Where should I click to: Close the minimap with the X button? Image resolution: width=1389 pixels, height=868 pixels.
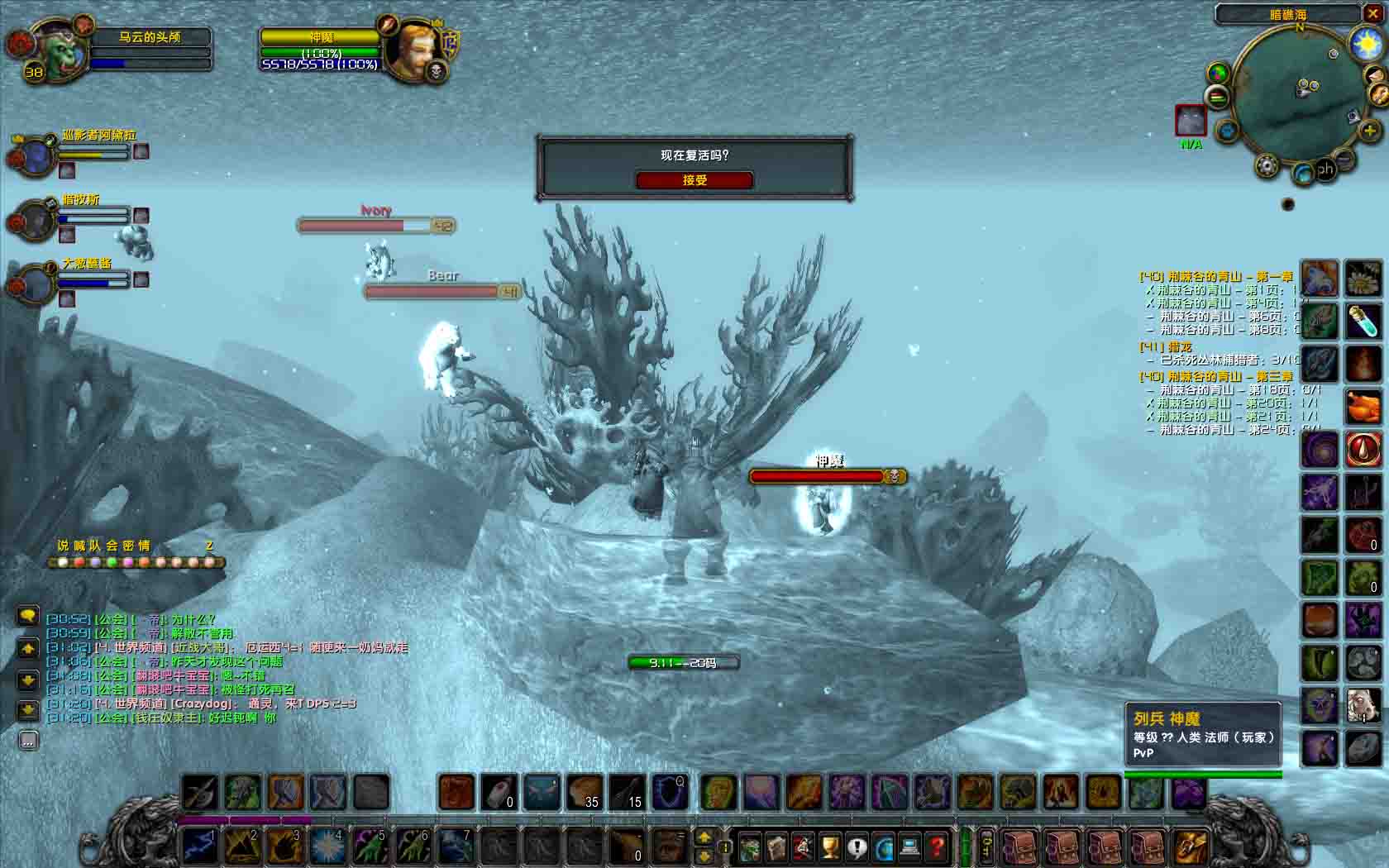(x=1372, y=13)
